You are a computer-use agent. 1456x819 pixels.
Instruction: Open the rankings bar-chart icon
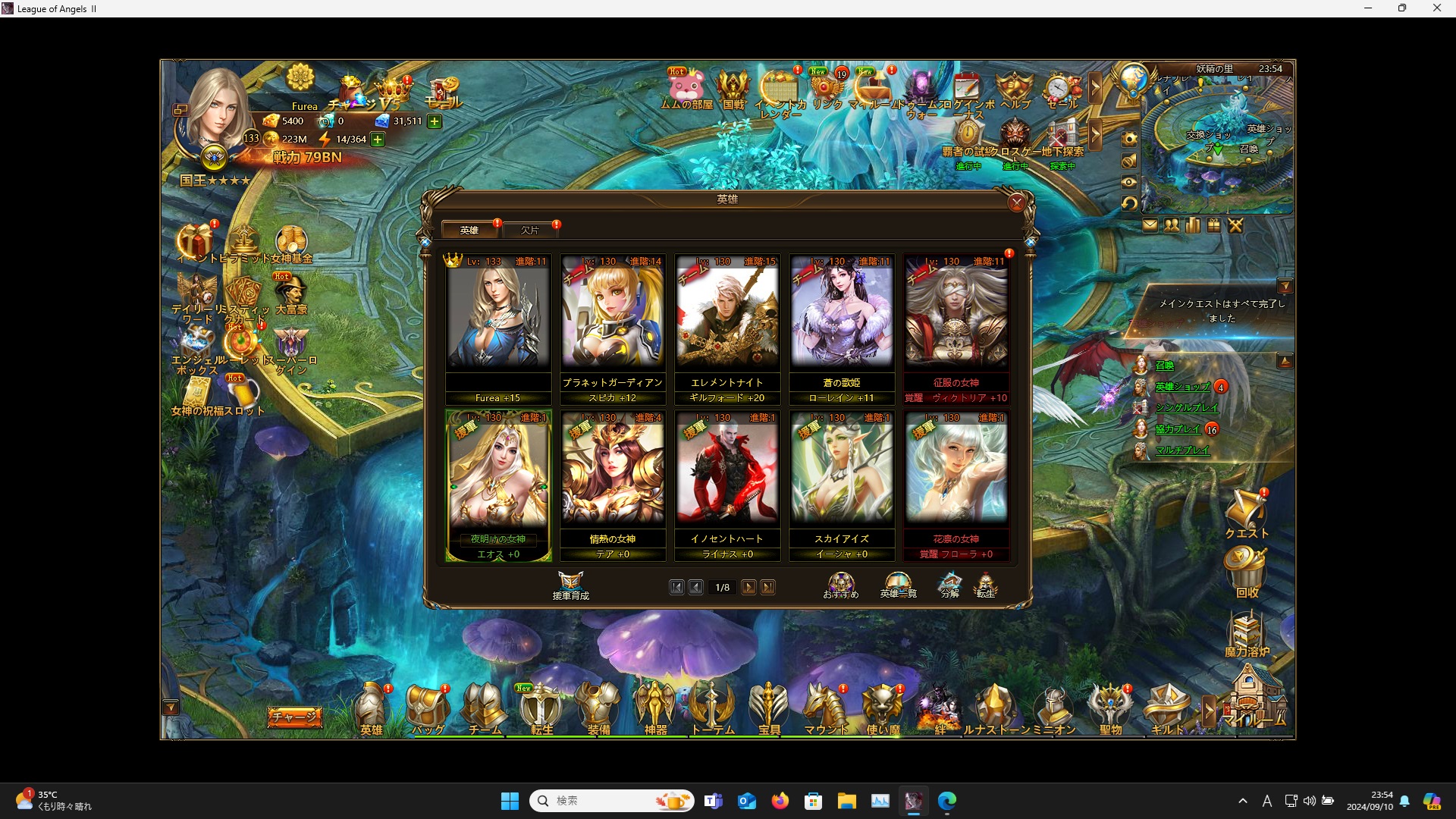point(1192,225)
